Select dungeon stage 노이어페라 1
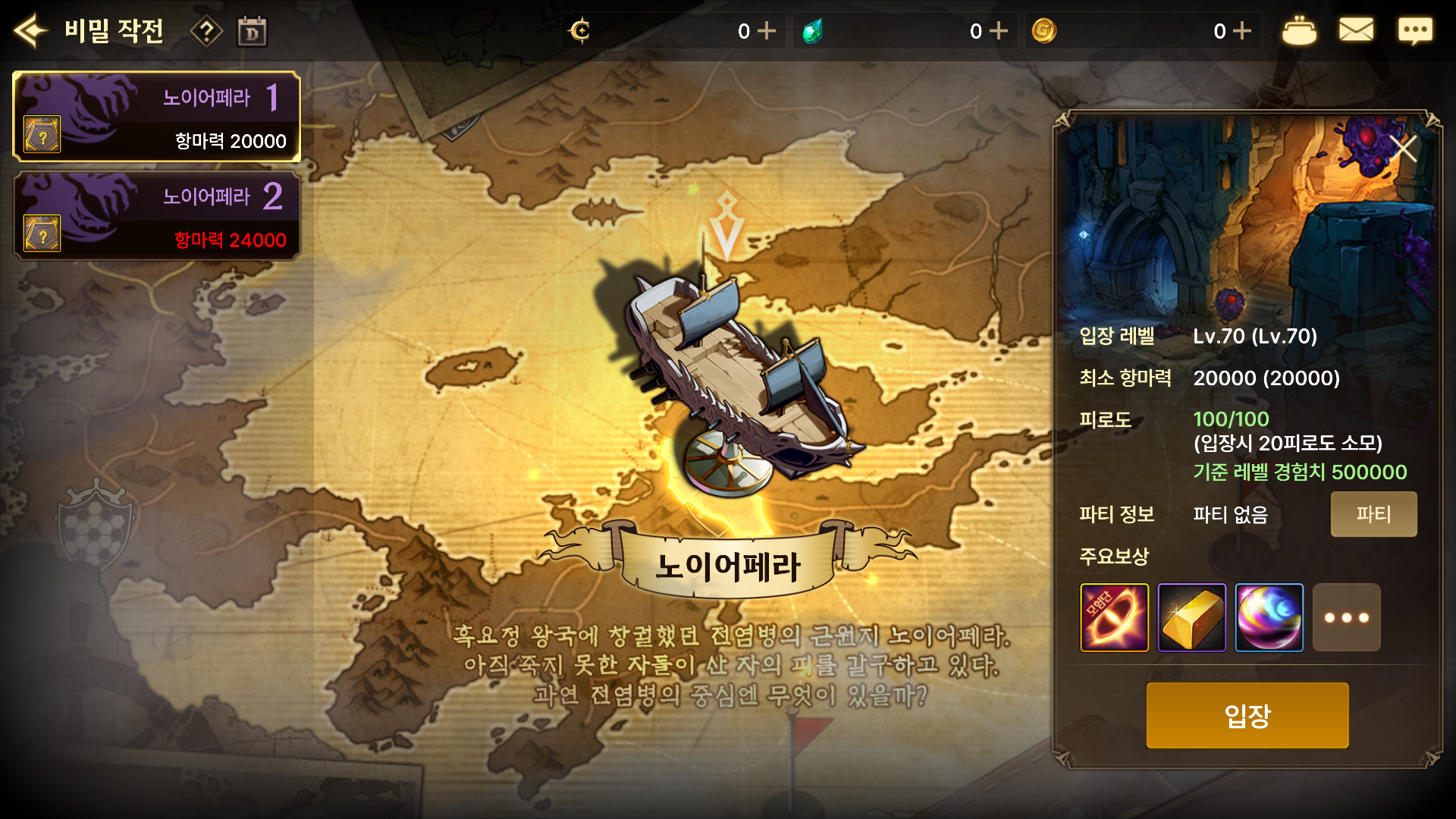Viewport: 1456px width, 819px height. (155, 115)
